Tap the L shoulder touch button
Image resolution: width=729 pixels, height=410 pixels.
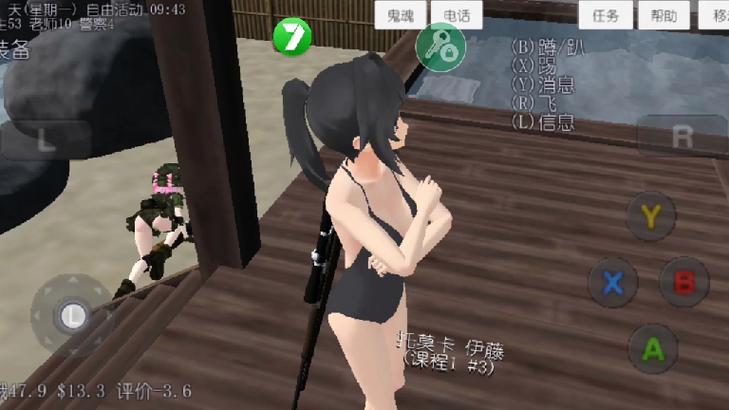click(x=45, y=139)
